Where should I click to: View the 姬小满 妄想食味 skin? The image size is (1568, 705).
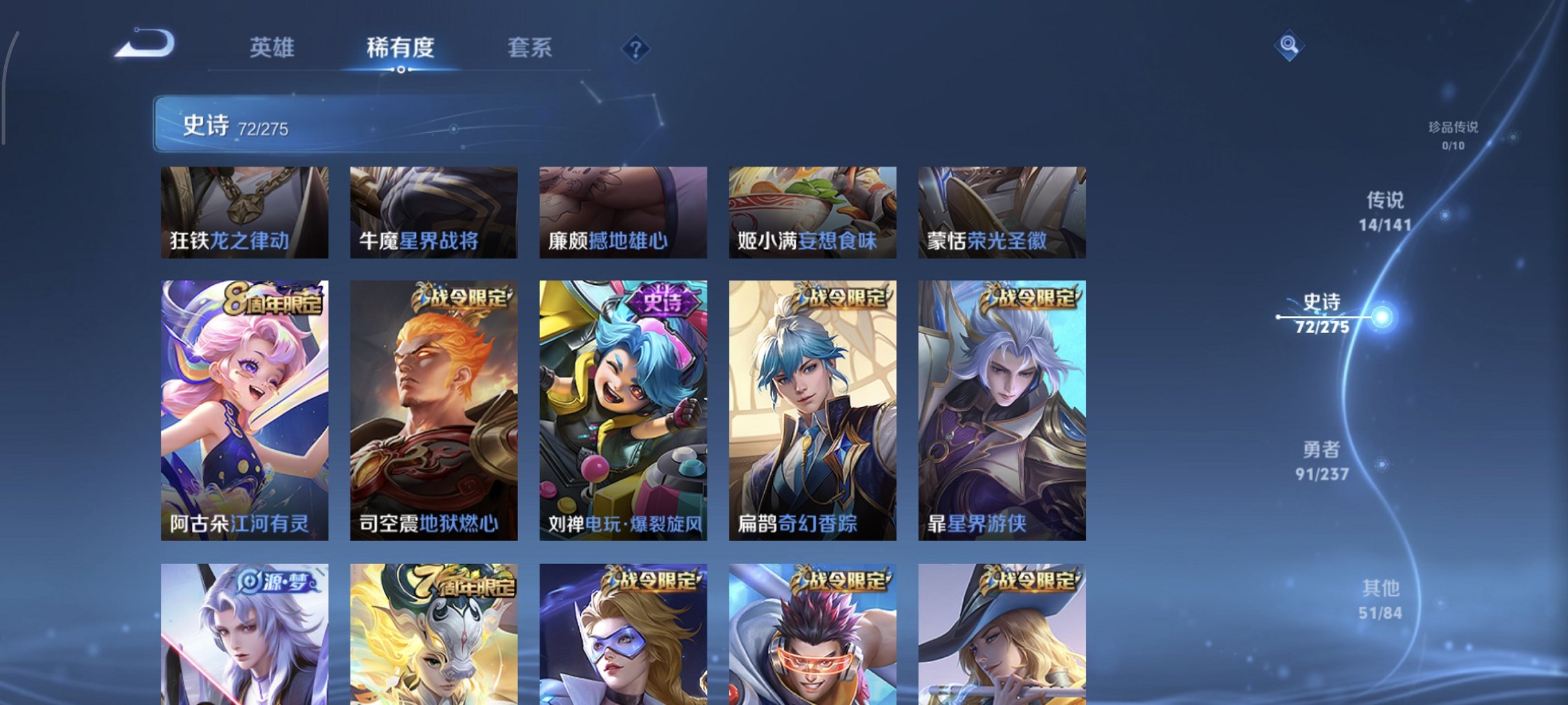(x=812, y=212)
